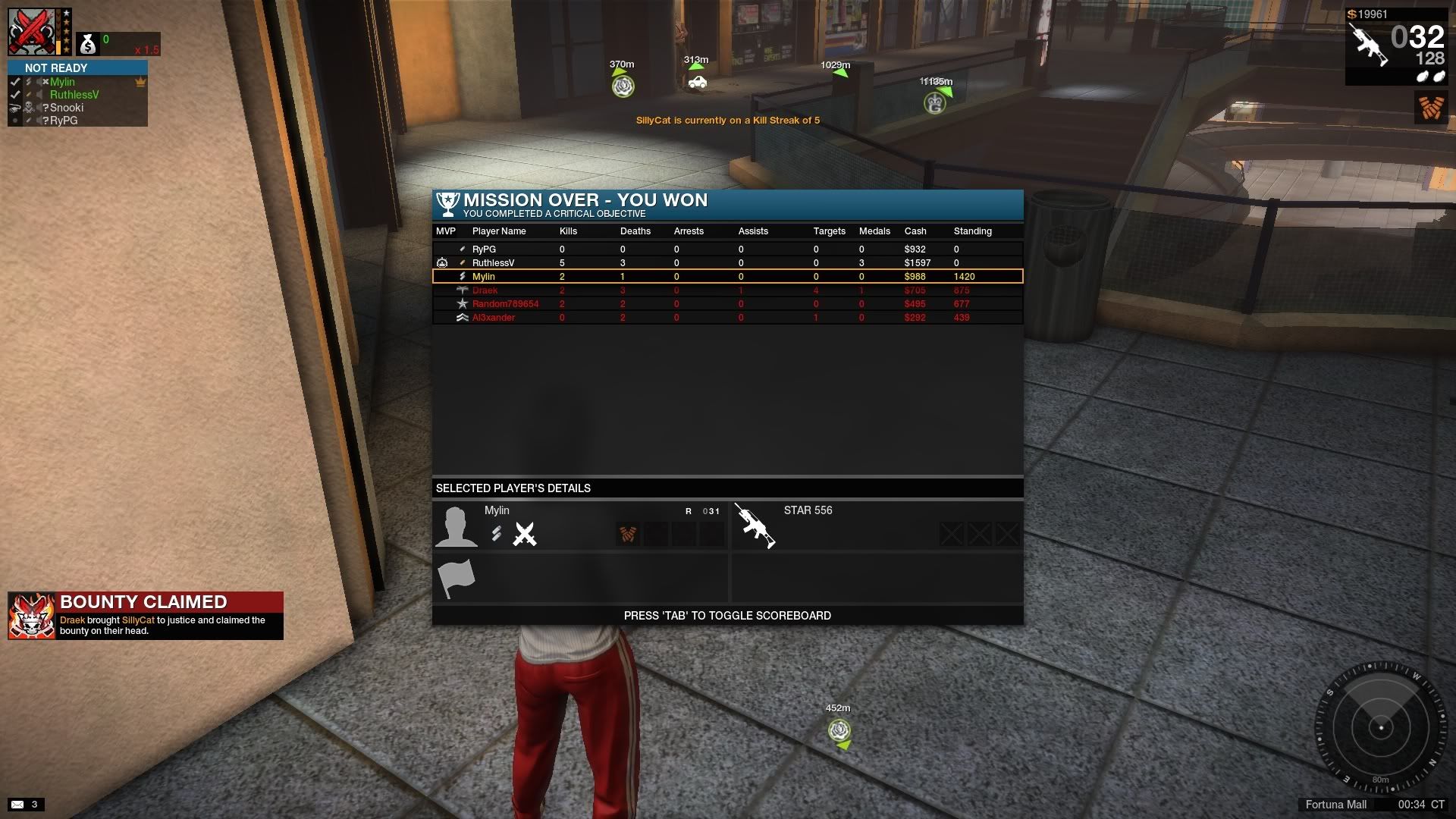Sort scoreboard by Kills column
This screenshot has width=1456, height=819.
(568, 231)
